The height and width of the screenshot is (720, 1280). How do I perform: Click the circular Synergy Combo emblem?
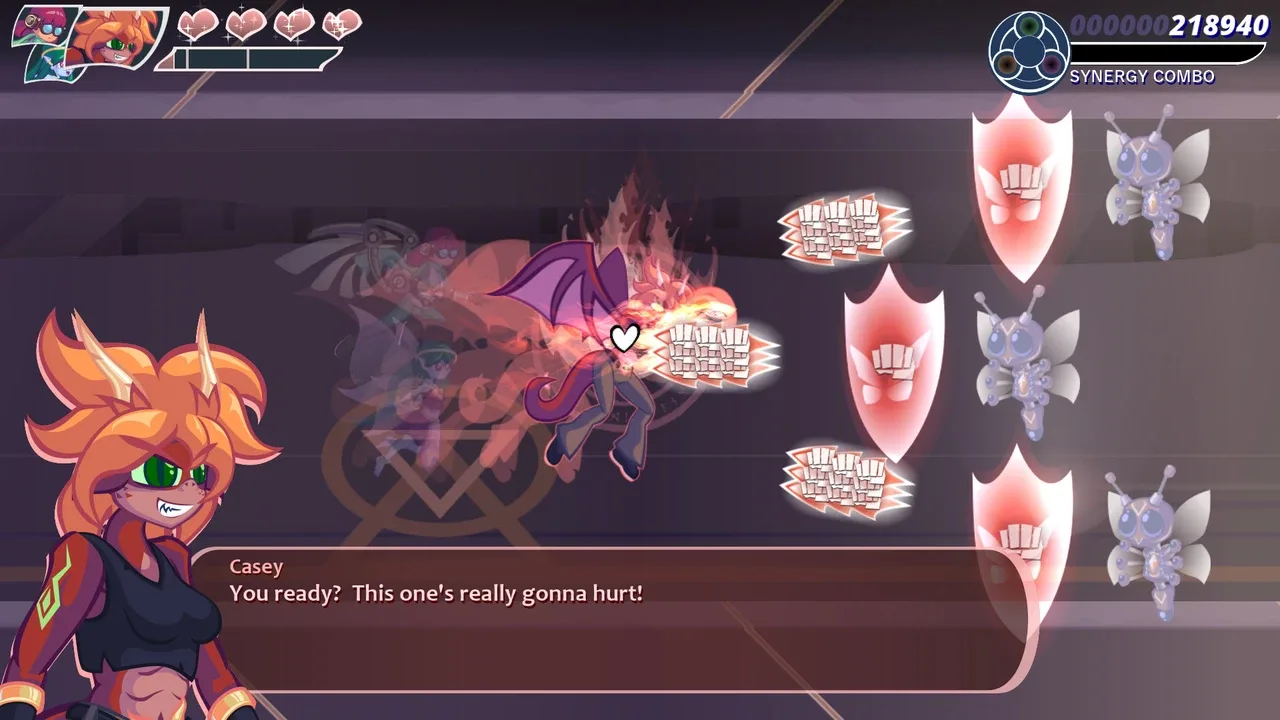click(x=1028, y=53)
